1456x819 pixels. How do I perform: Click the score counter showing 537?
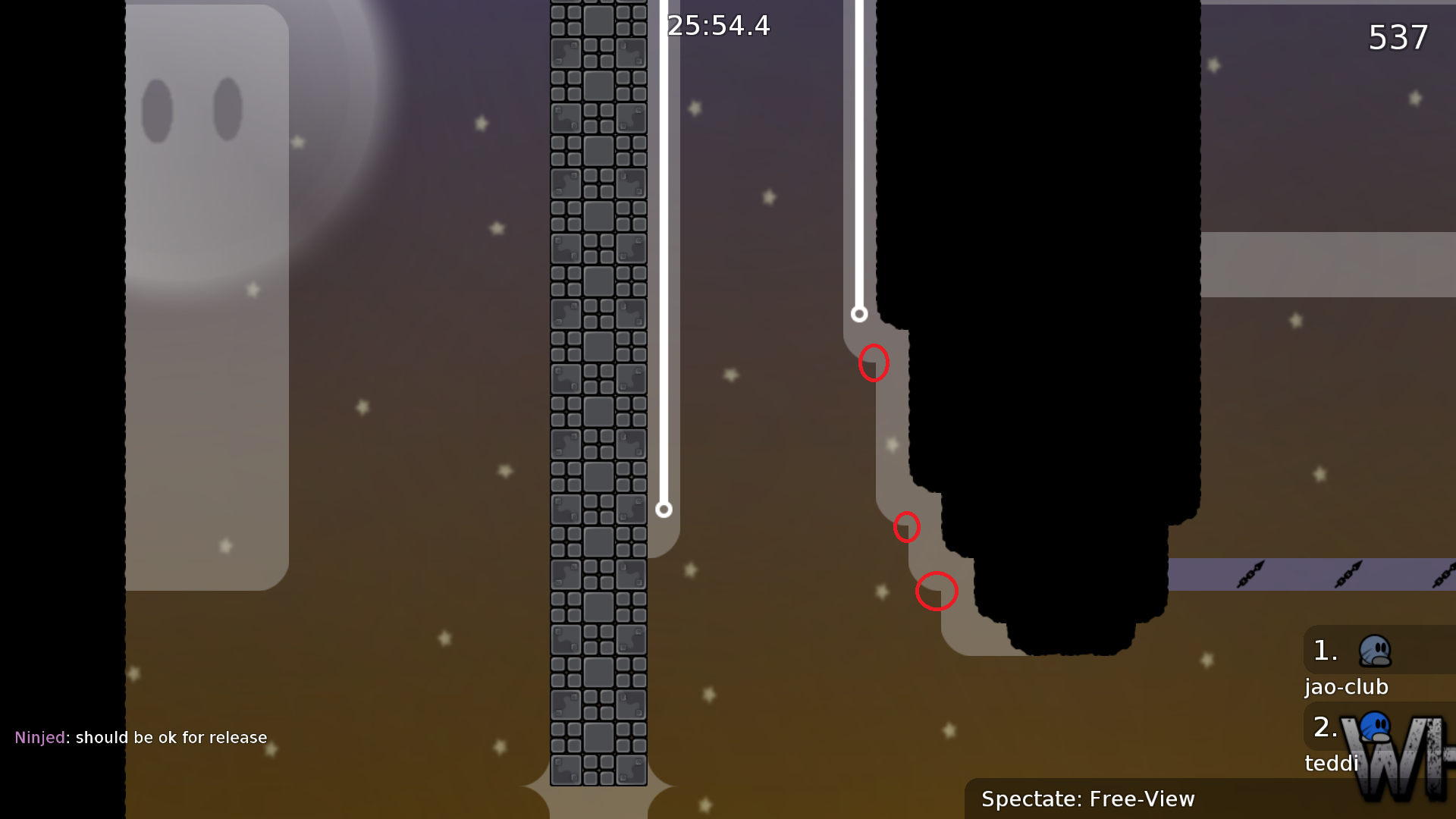click(1398, 38)
